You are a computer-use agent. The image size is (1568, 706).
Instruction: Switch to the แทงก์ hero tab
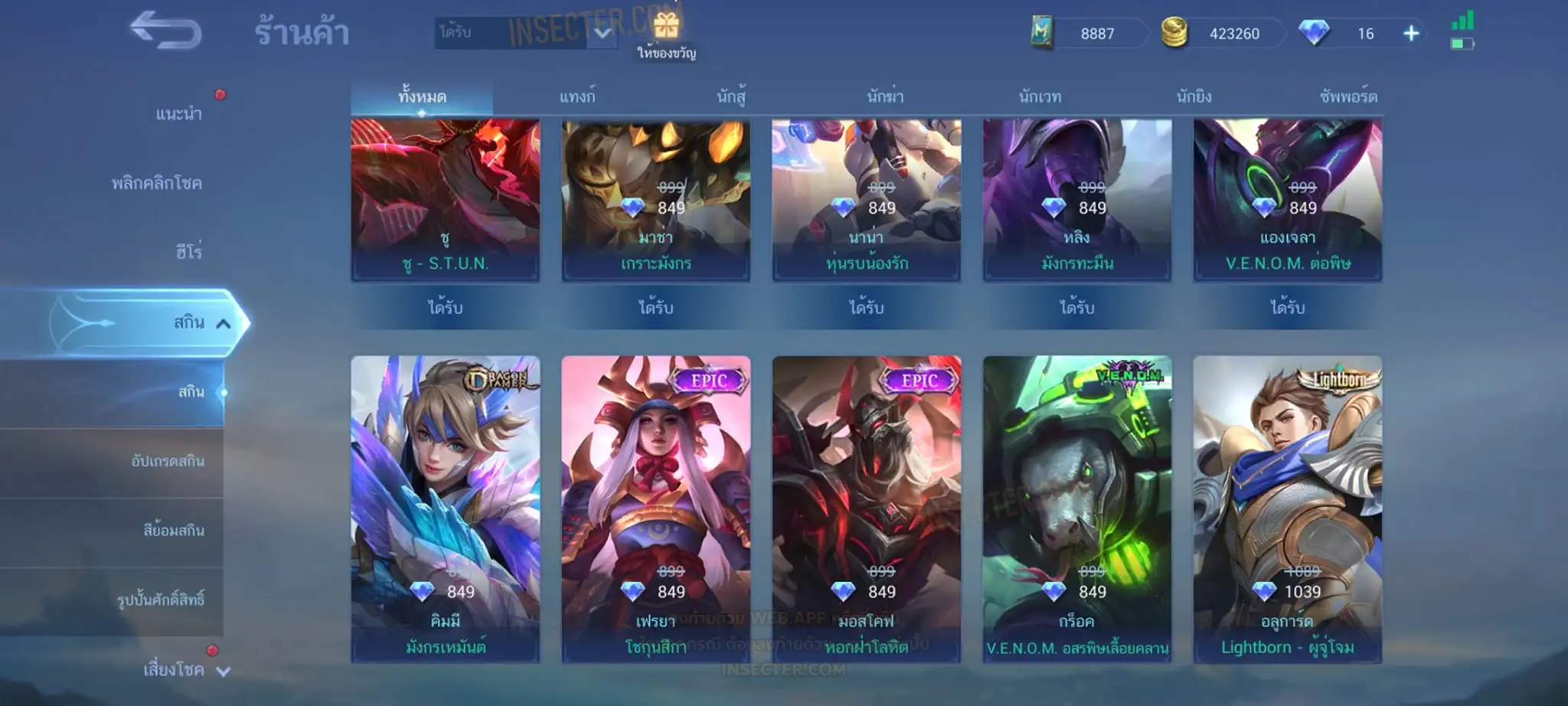tap(577, 97)
